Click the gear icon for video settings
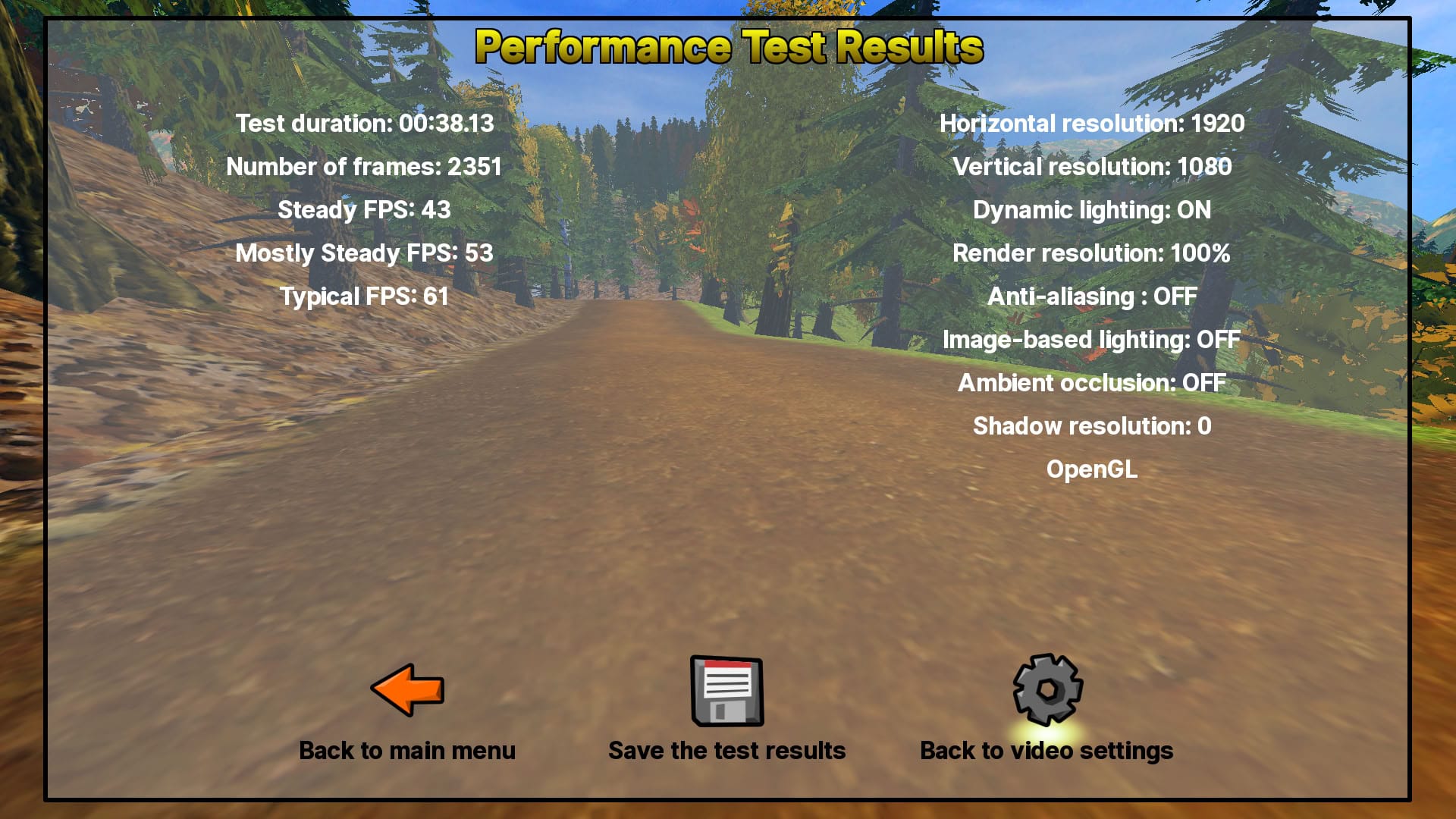This screenshot has height=819, width=1456. click(x=1045, y=689)
